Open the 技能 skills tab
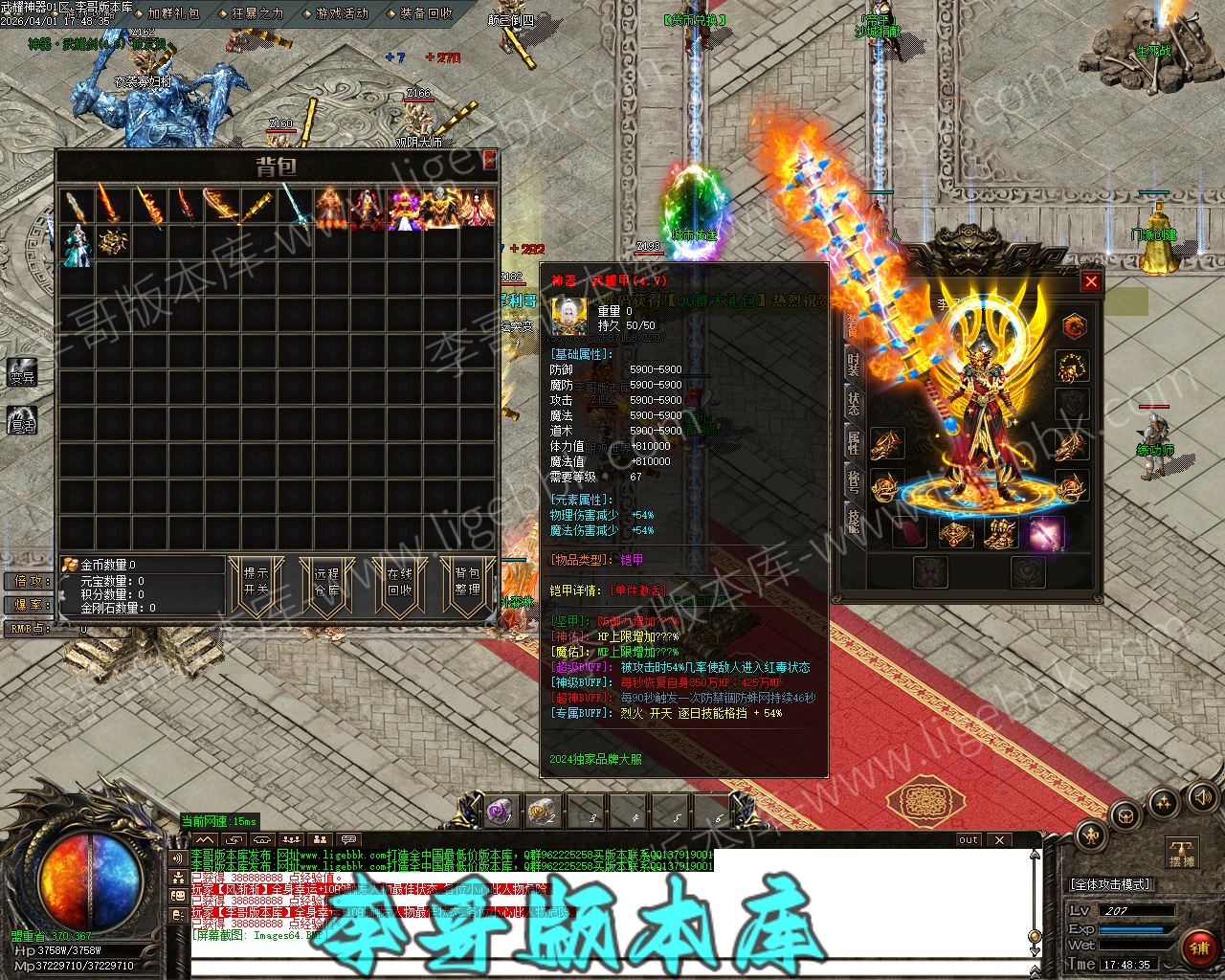 (853, 520)
